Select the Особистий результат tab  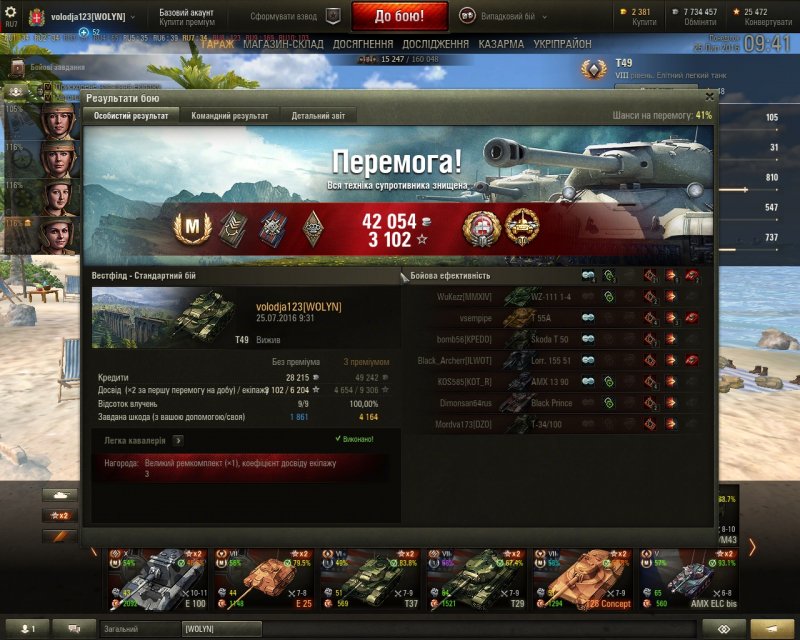click(x=131, y=116)
